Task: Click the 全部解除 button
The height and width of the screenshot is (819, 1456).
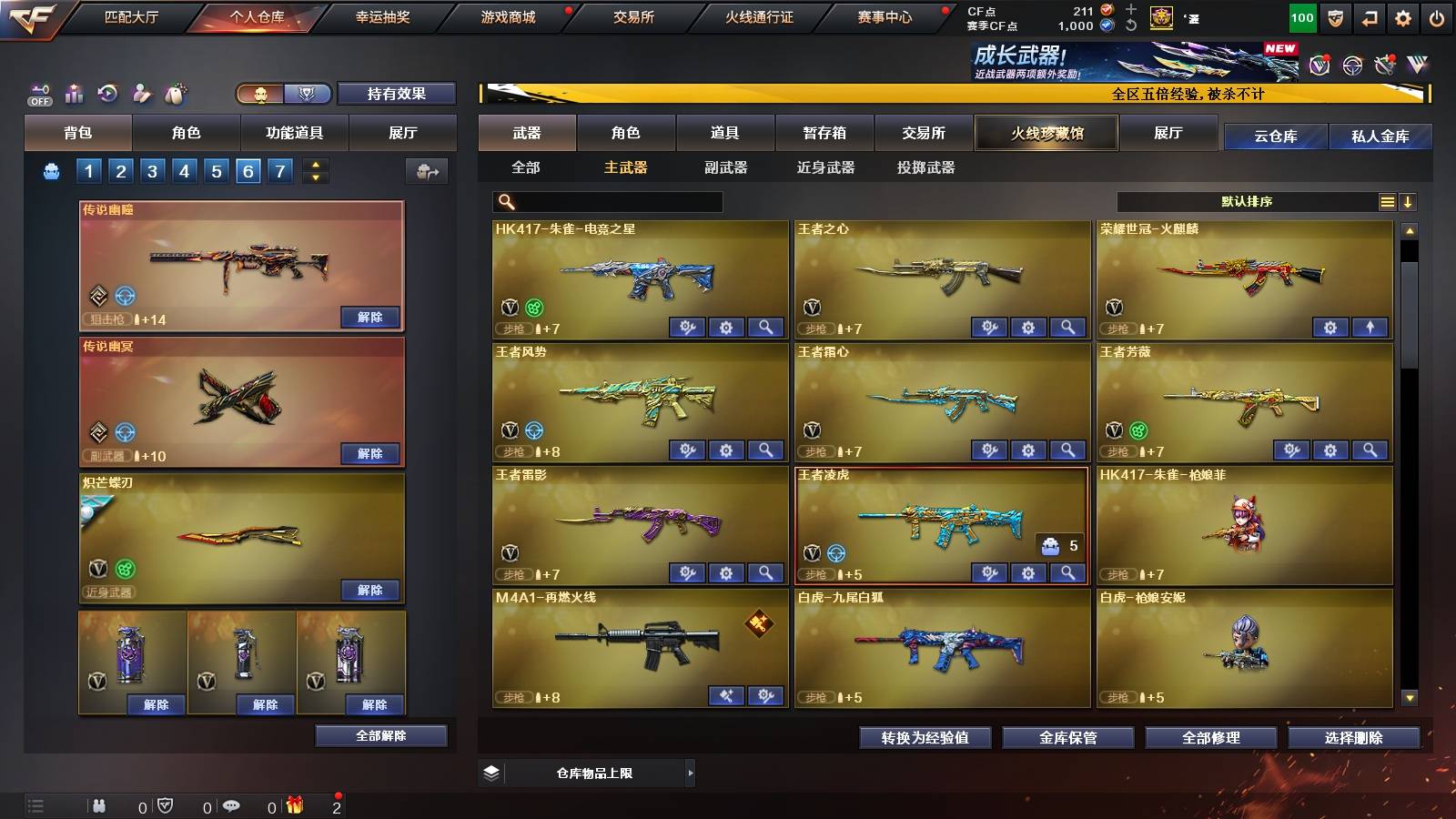Action: 380,735
